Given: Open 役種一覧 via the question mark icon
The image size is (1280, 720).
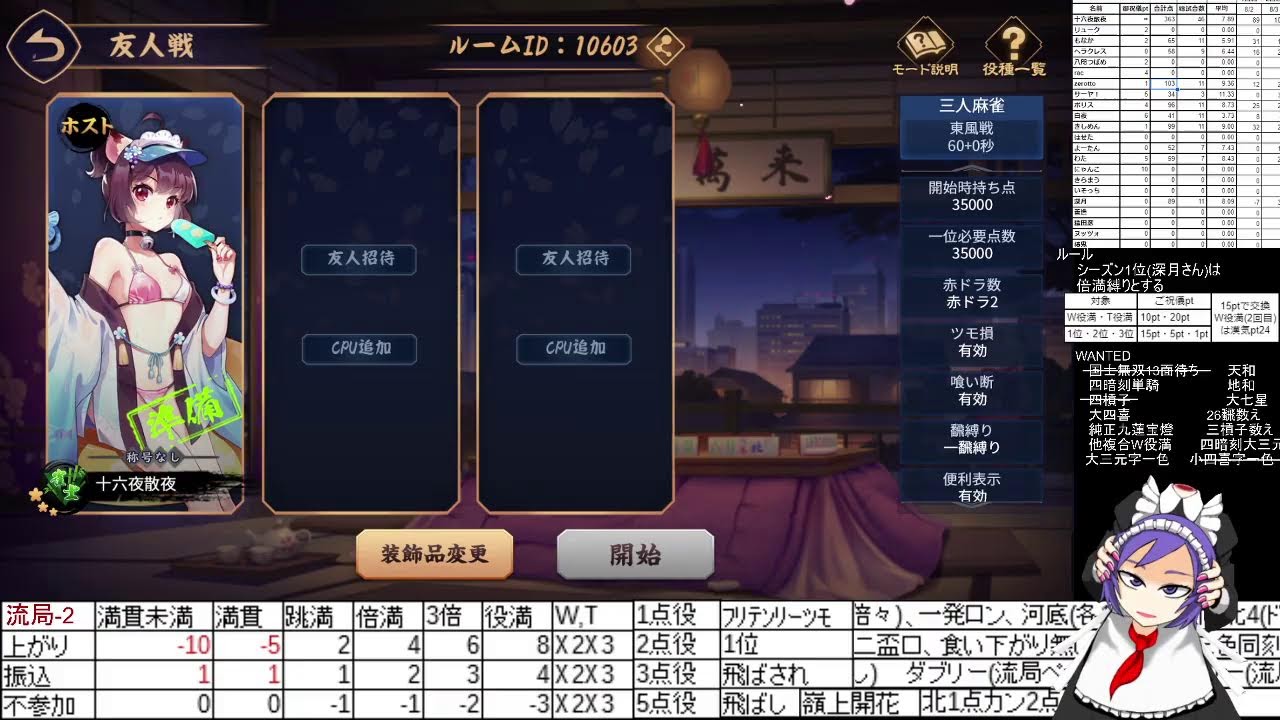Looking at the screenshot, I should pyautogui.click(x=1013, y=44).
